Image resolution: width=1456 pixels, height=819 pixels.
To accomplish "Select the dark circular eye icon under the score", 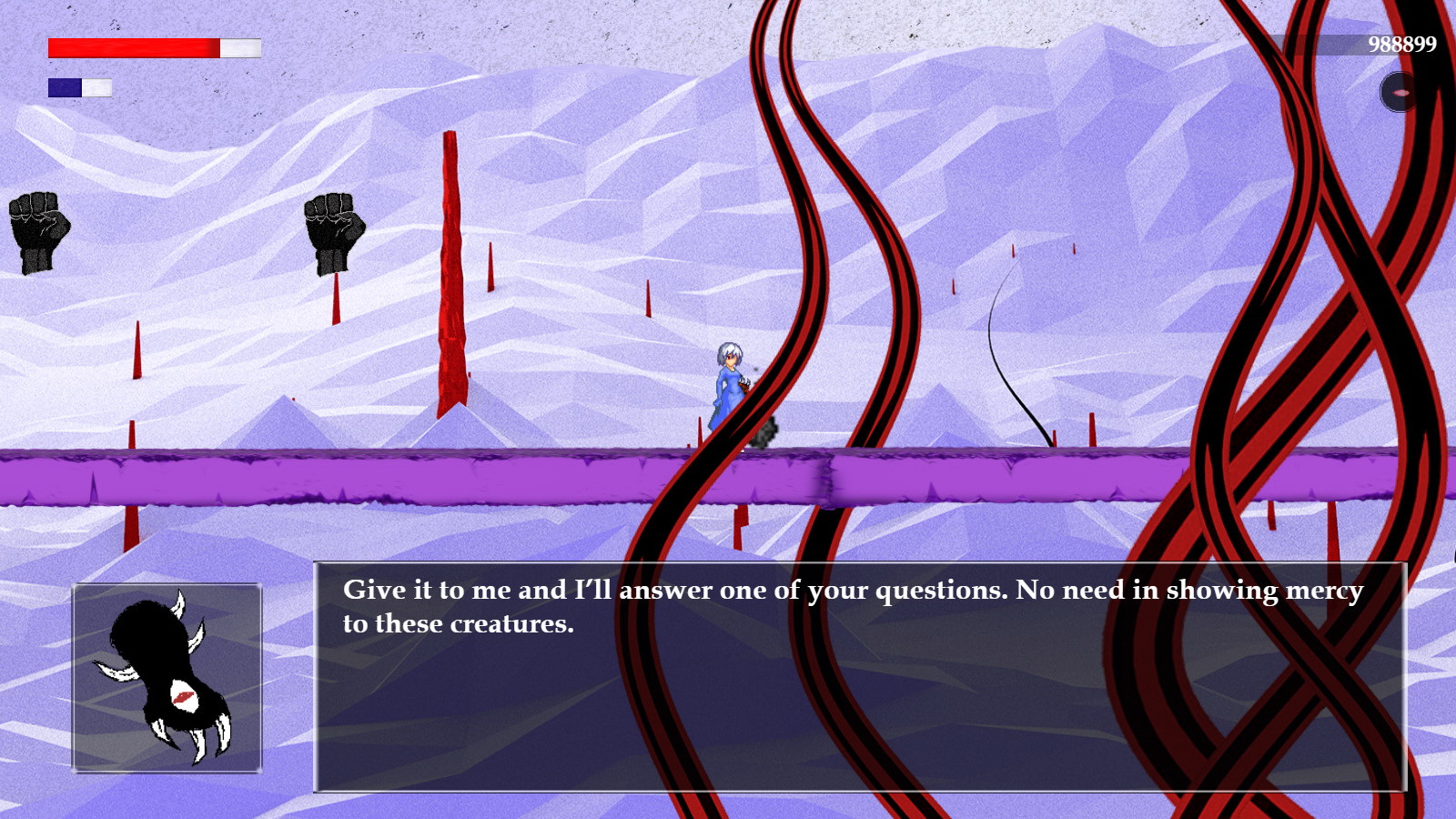I will tap(1399, 93).
